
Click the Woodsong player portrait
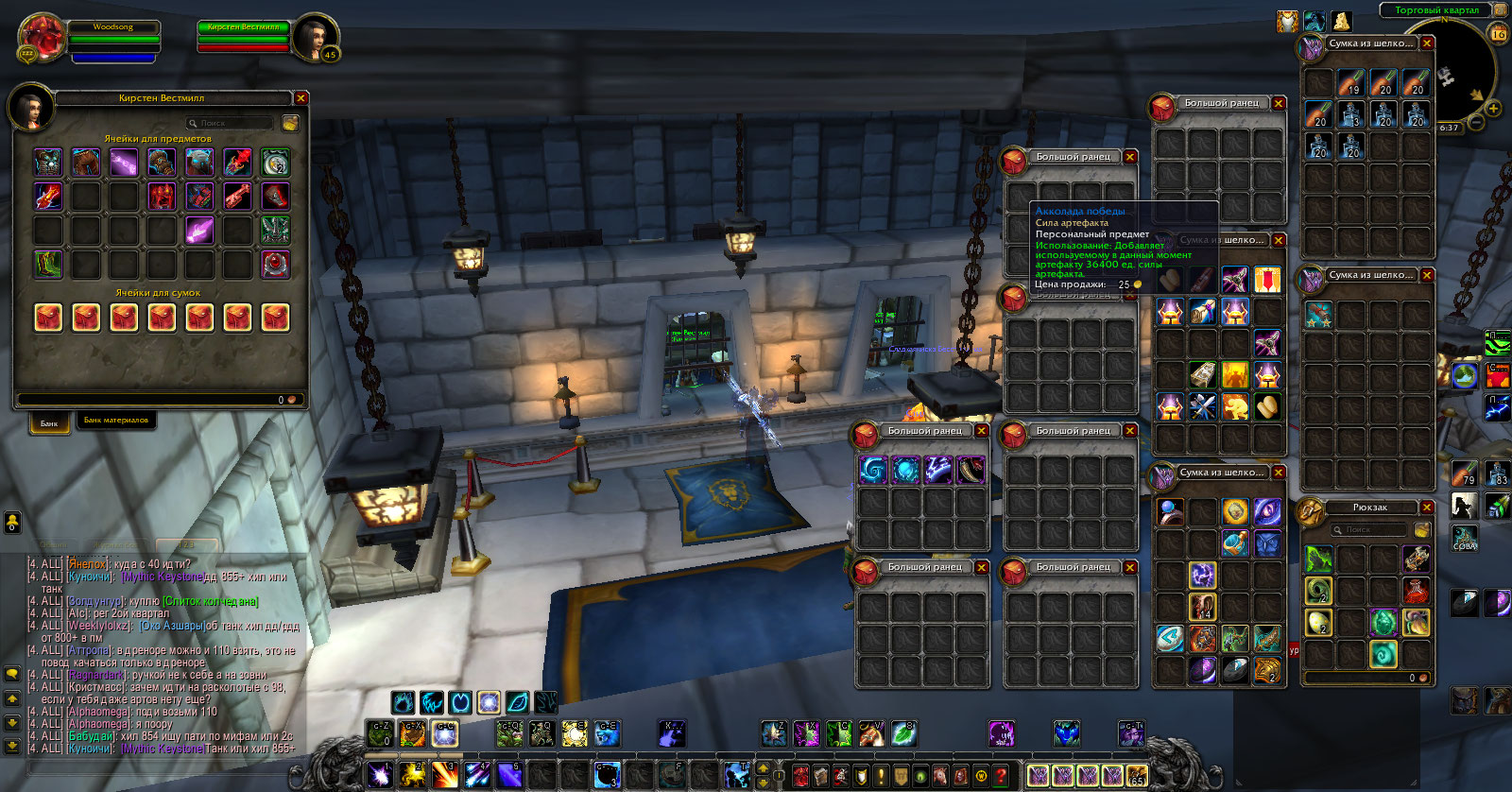tap(42, 38)
